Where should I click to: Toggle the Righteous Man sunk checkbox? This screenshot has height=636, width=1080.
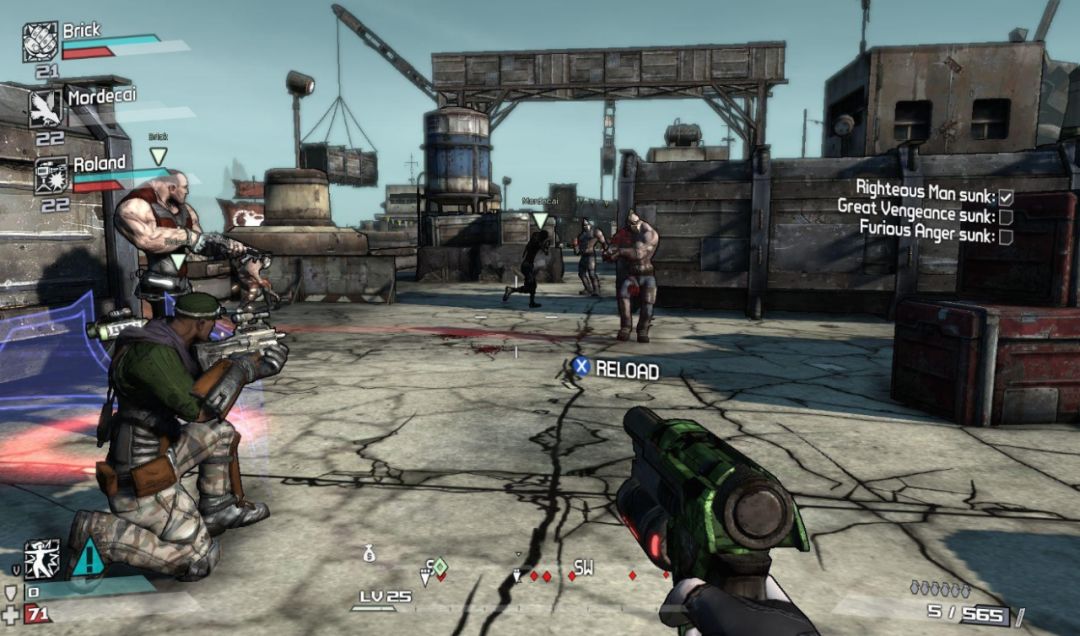click(1006, 198)
